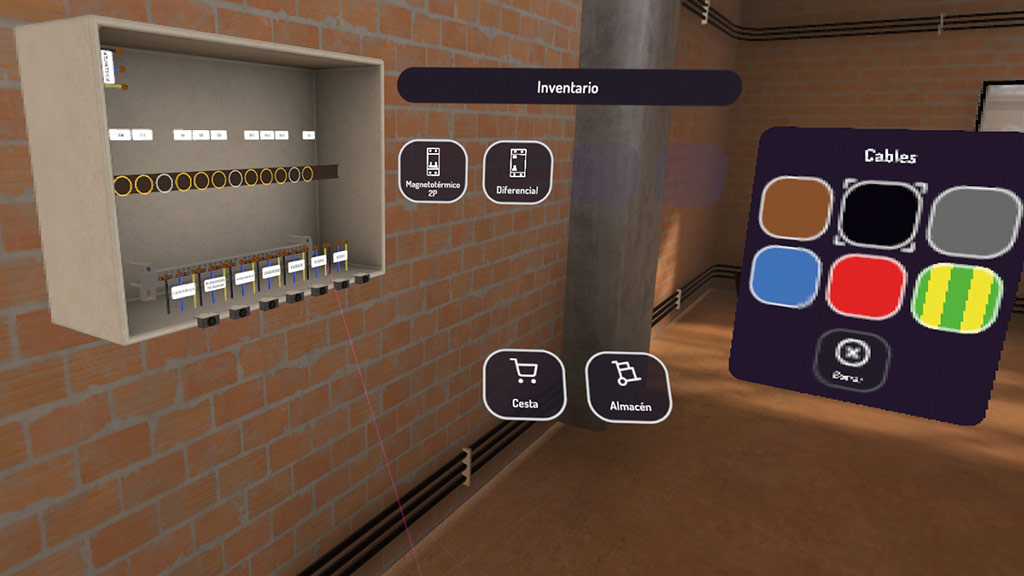The height and width of the screenshot is (576, 1024).
Task: Pick the yellow-green striped ground cable
Action: (x=957, y=297)
